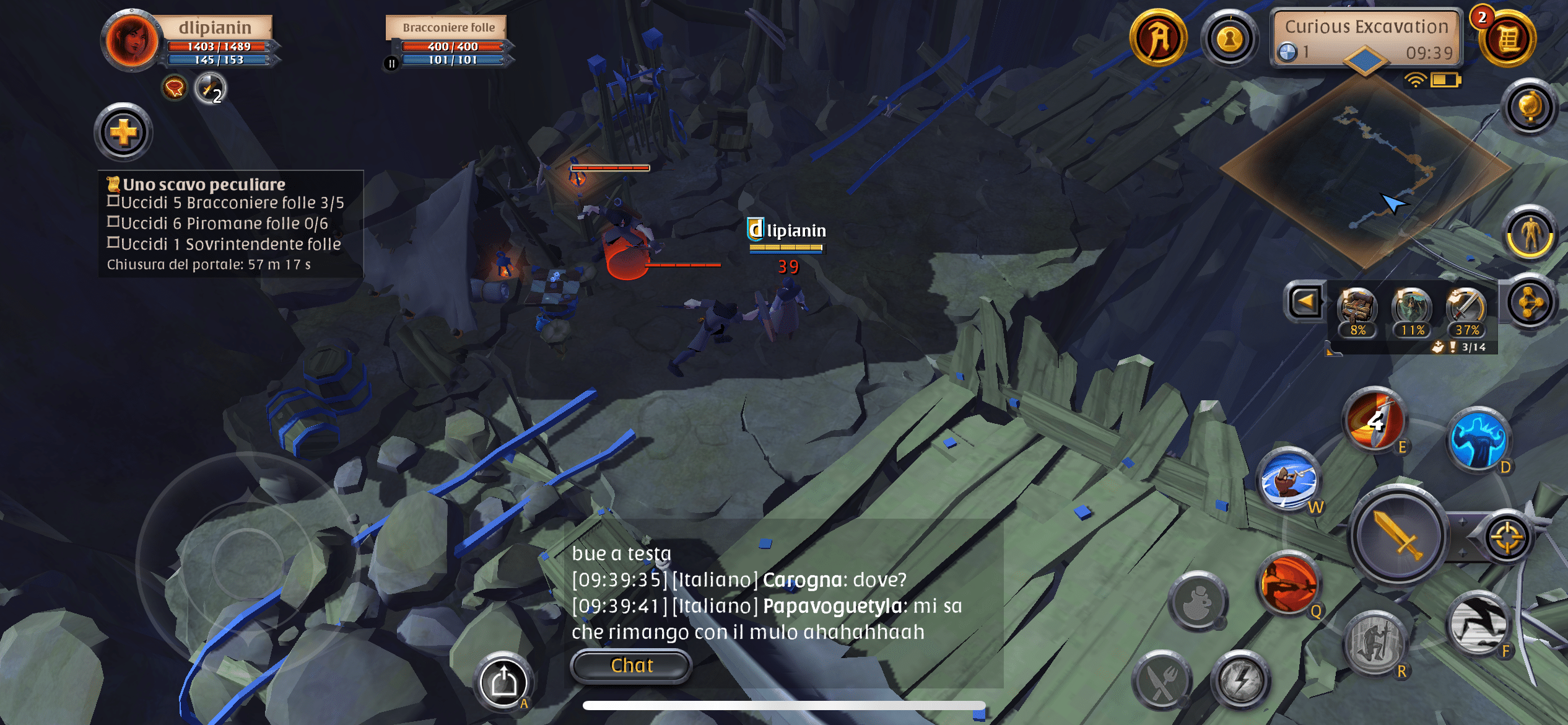Open the journal icon with the red 2 badge

(1507, 38)
